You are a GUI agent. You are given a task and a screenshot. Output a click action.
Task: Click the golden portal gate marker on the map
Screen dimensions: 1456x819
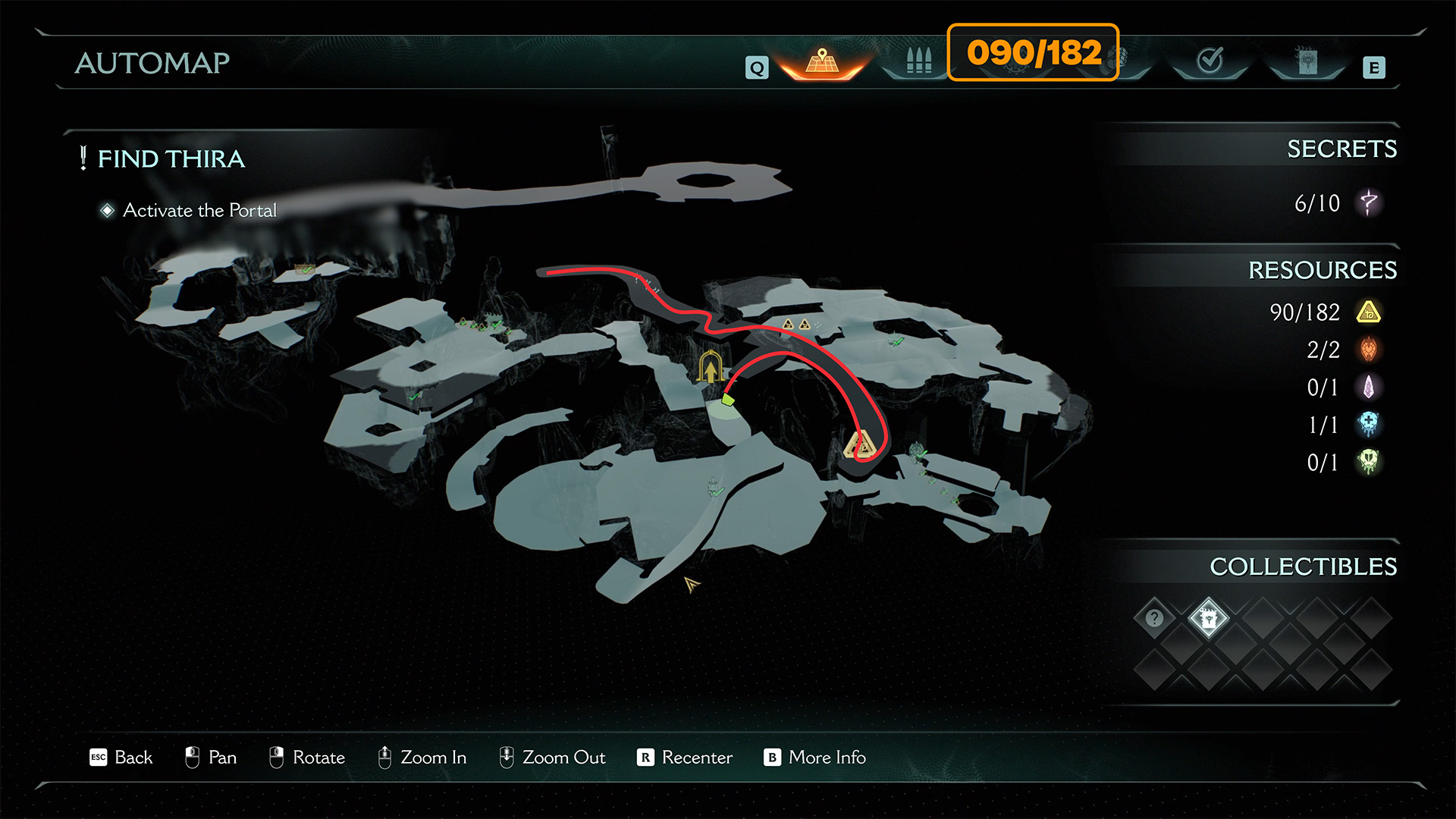(710, 369)
